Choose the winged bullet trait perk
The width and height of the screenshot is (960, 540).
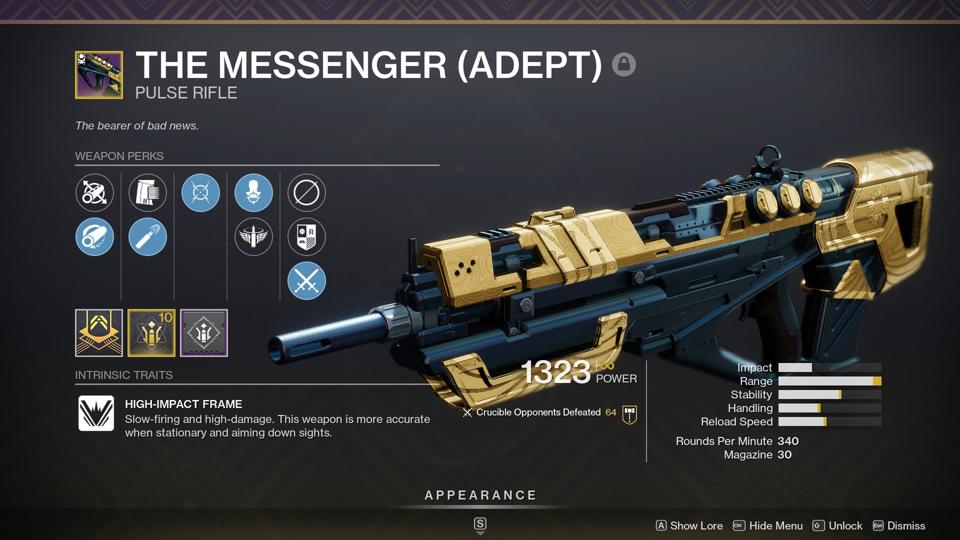click(x=253, y=237)
